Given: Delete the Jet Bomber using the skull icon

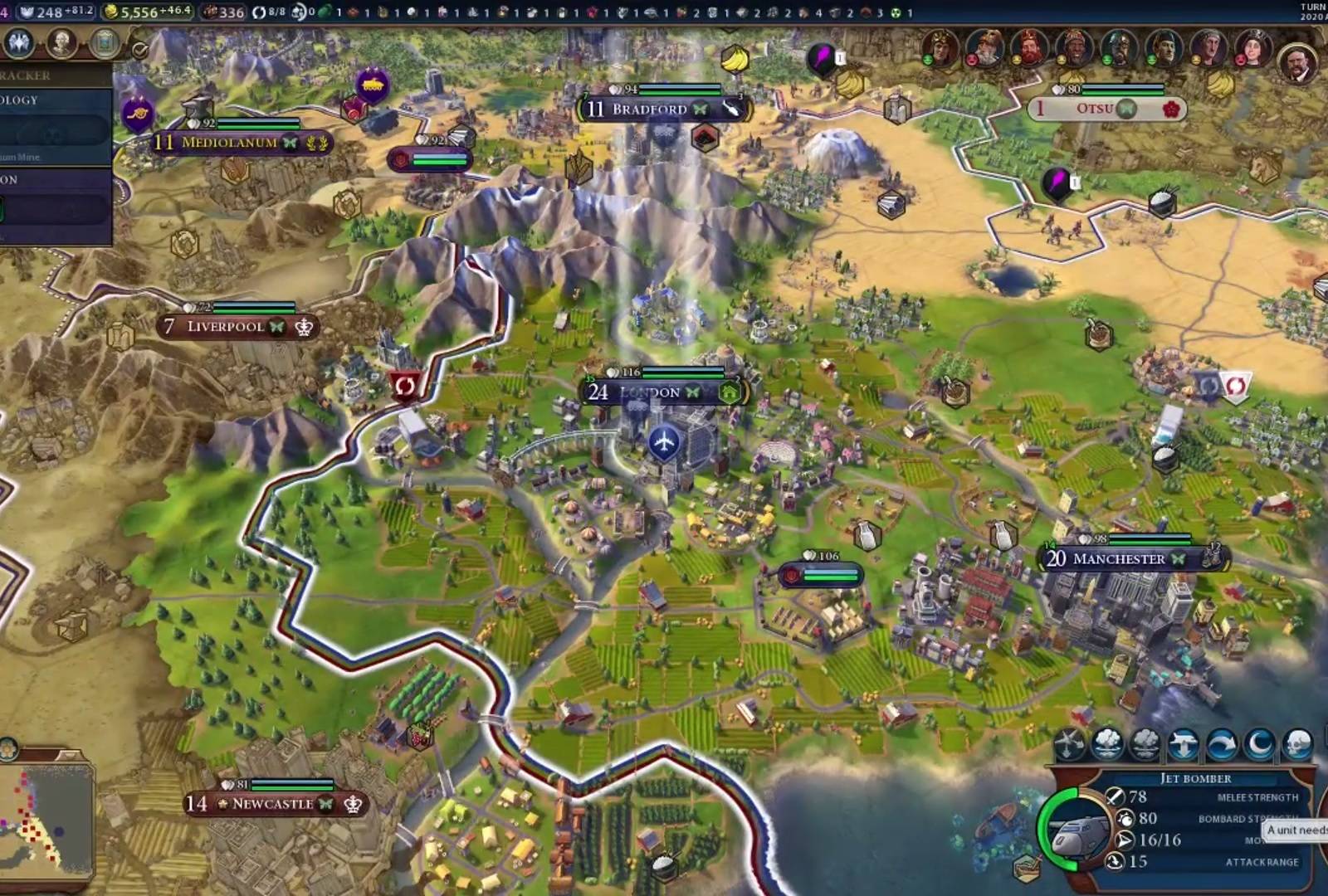Looking at the screenshot, I should pyautogui.click(x=1296, y=743).
